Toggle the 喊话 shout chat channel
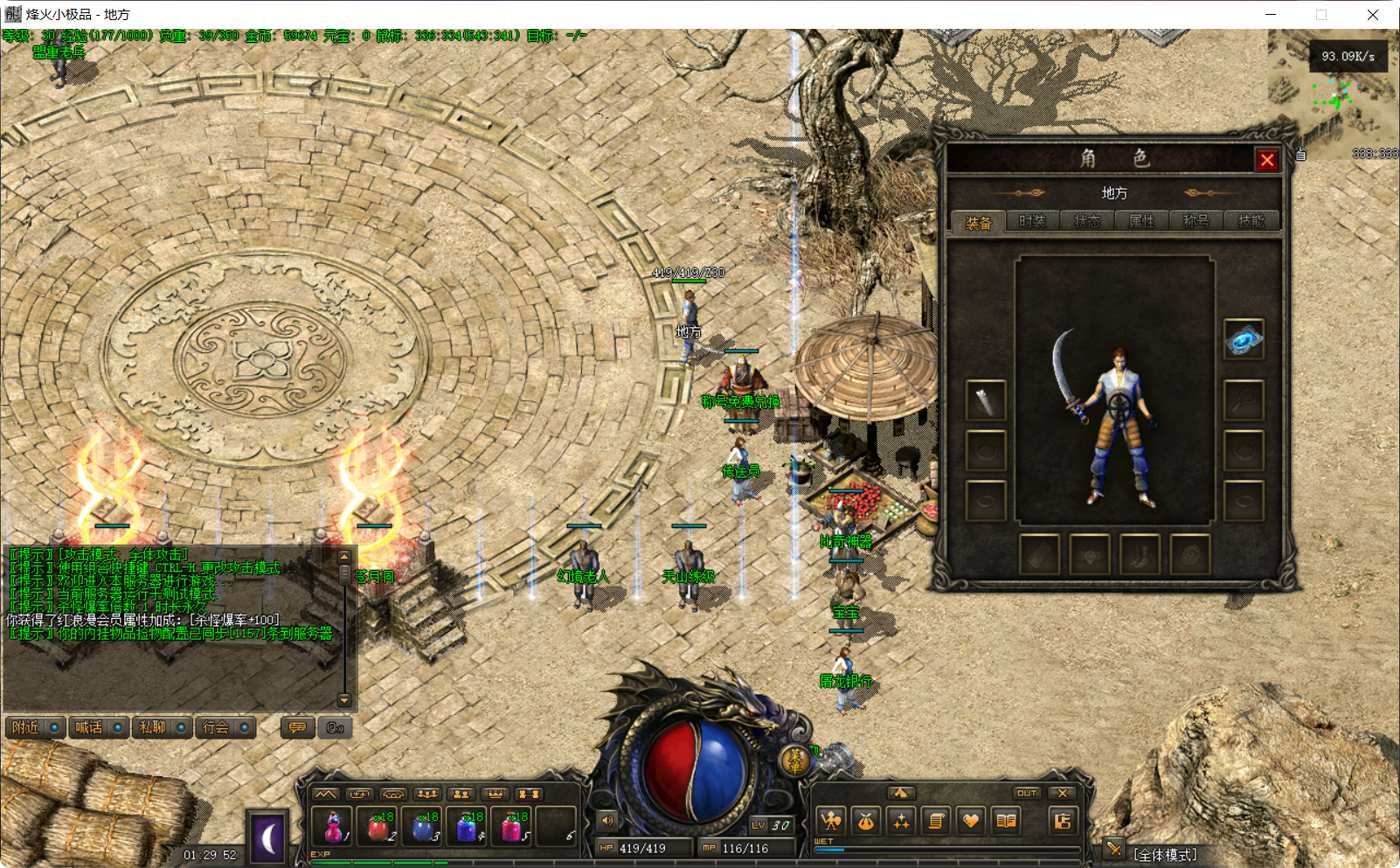 (x=99, y=727)
